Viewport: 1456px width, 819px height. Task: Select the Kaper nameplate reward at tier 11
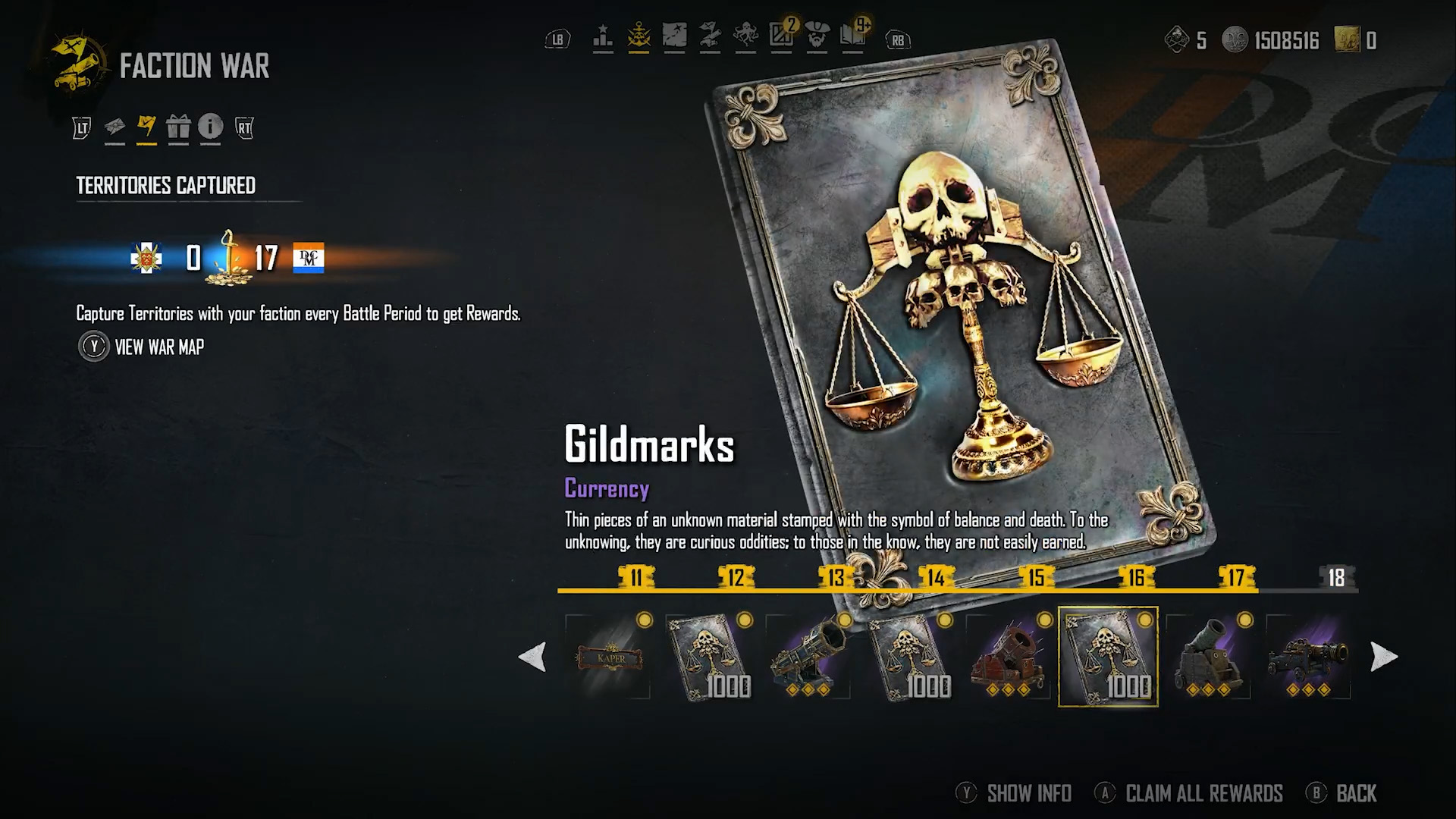click(x=607, y=657)
